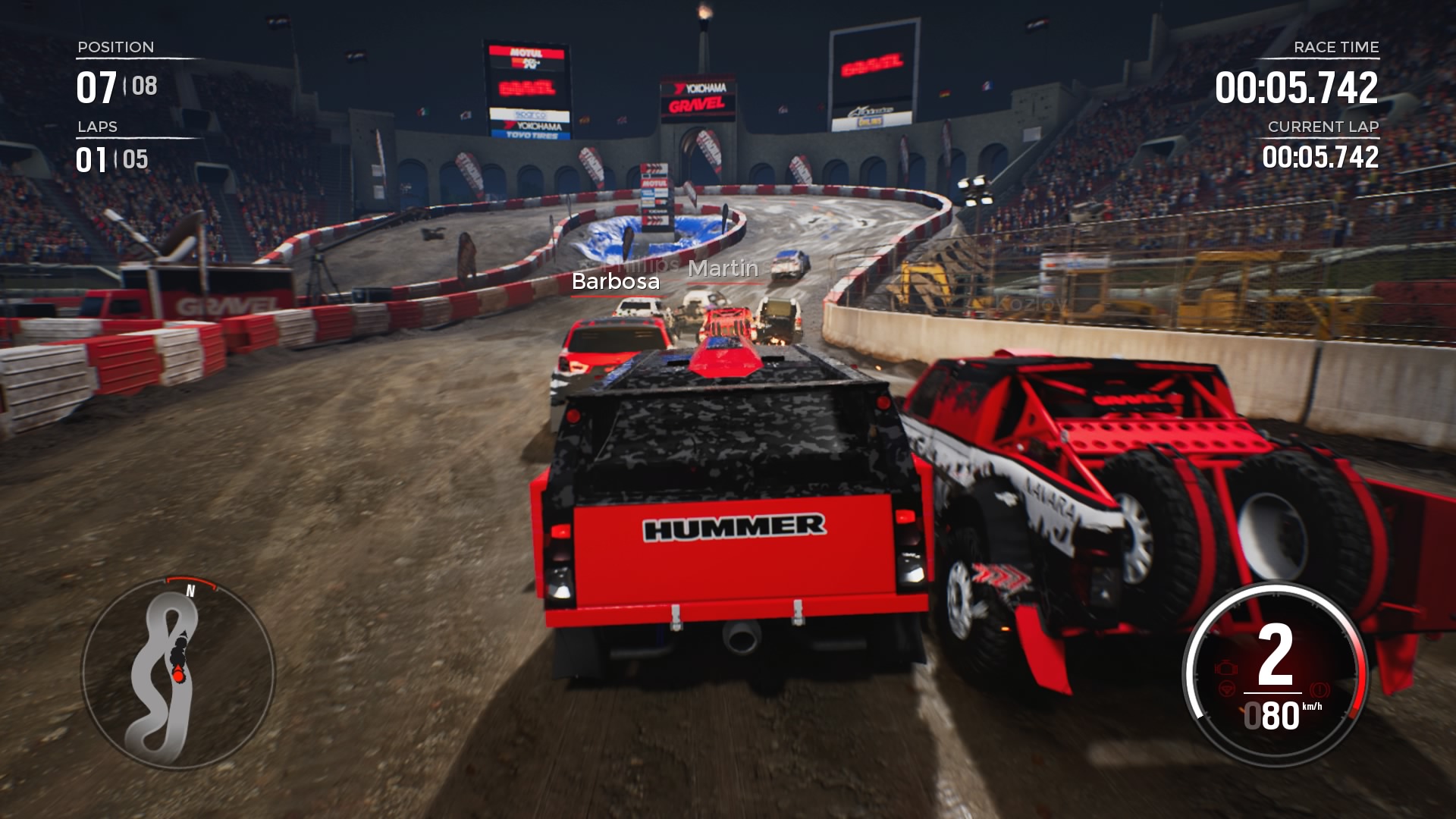Viewport: 1456px width, 819px height.
Task: Select the Martin opponent name tag
Action: pos(723,268)
